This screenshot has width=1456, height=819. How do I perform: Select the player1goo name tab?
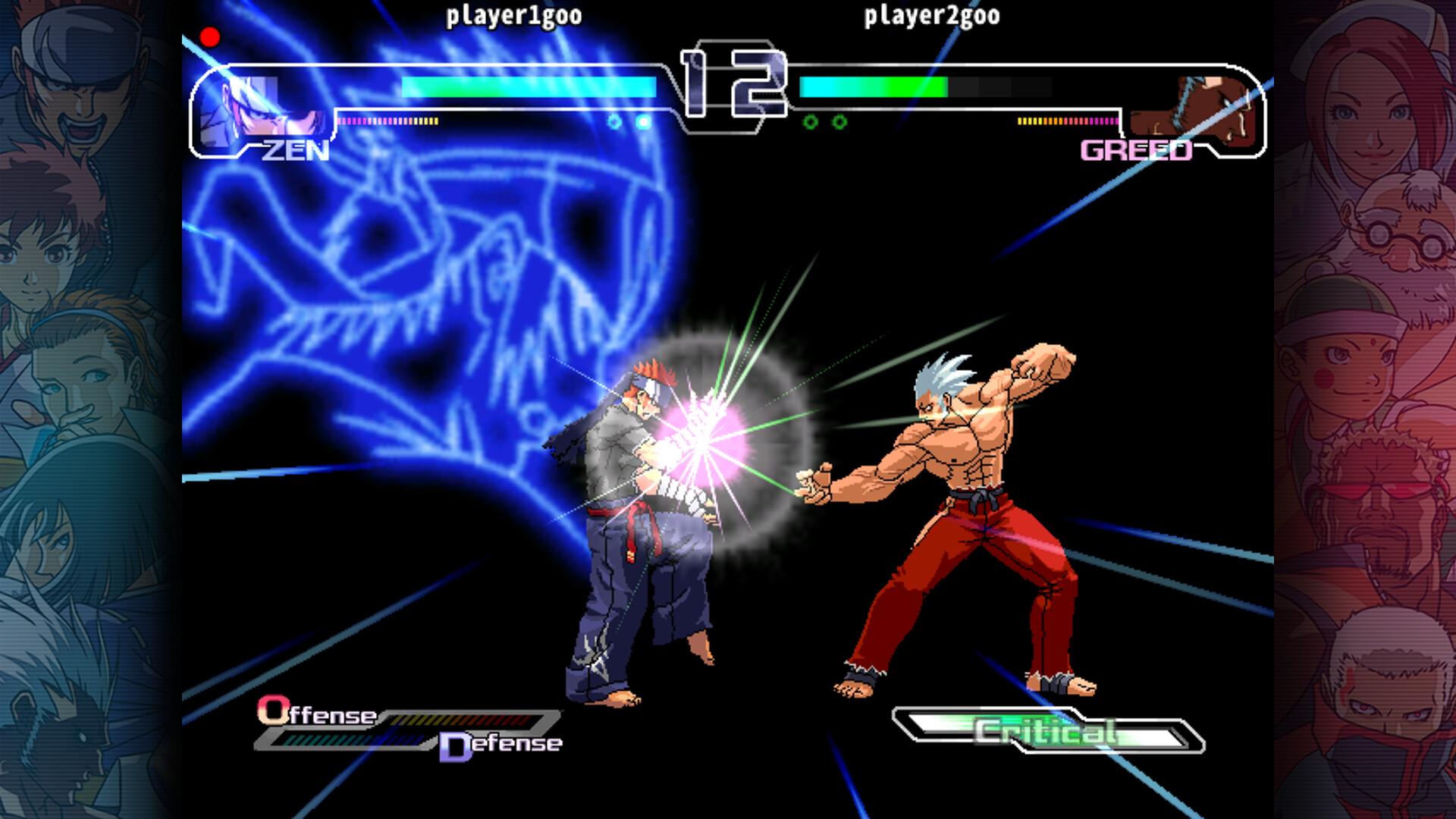tap(513, 14)
